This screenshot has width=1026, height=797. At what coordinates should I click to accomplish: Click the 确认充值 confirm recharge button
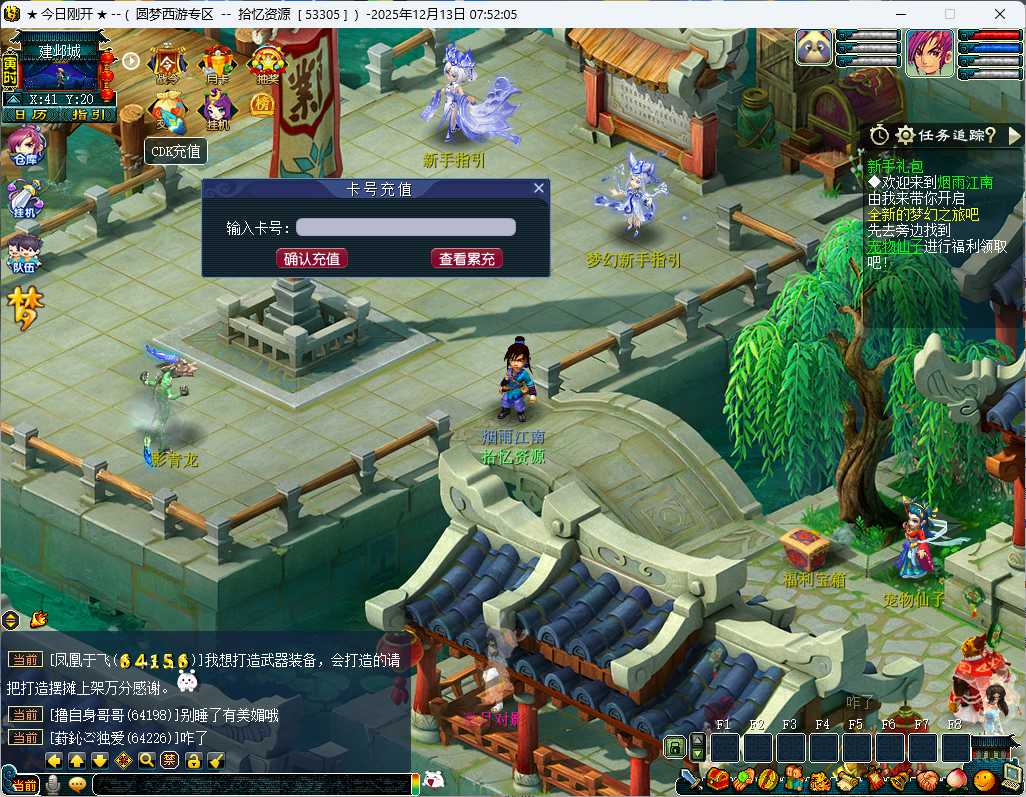(312, 259)
